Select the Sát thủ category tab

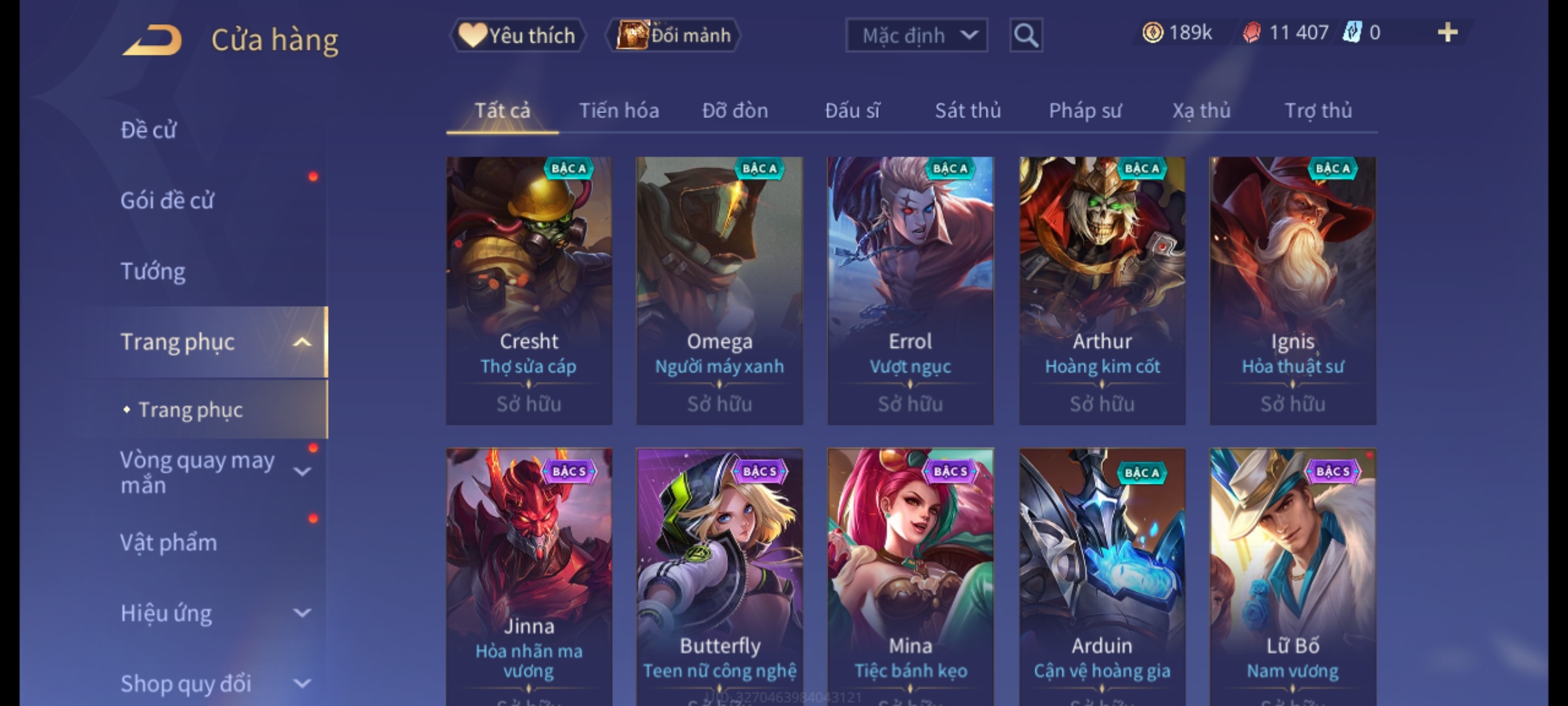pyautogui.click(x=968, y=110)
